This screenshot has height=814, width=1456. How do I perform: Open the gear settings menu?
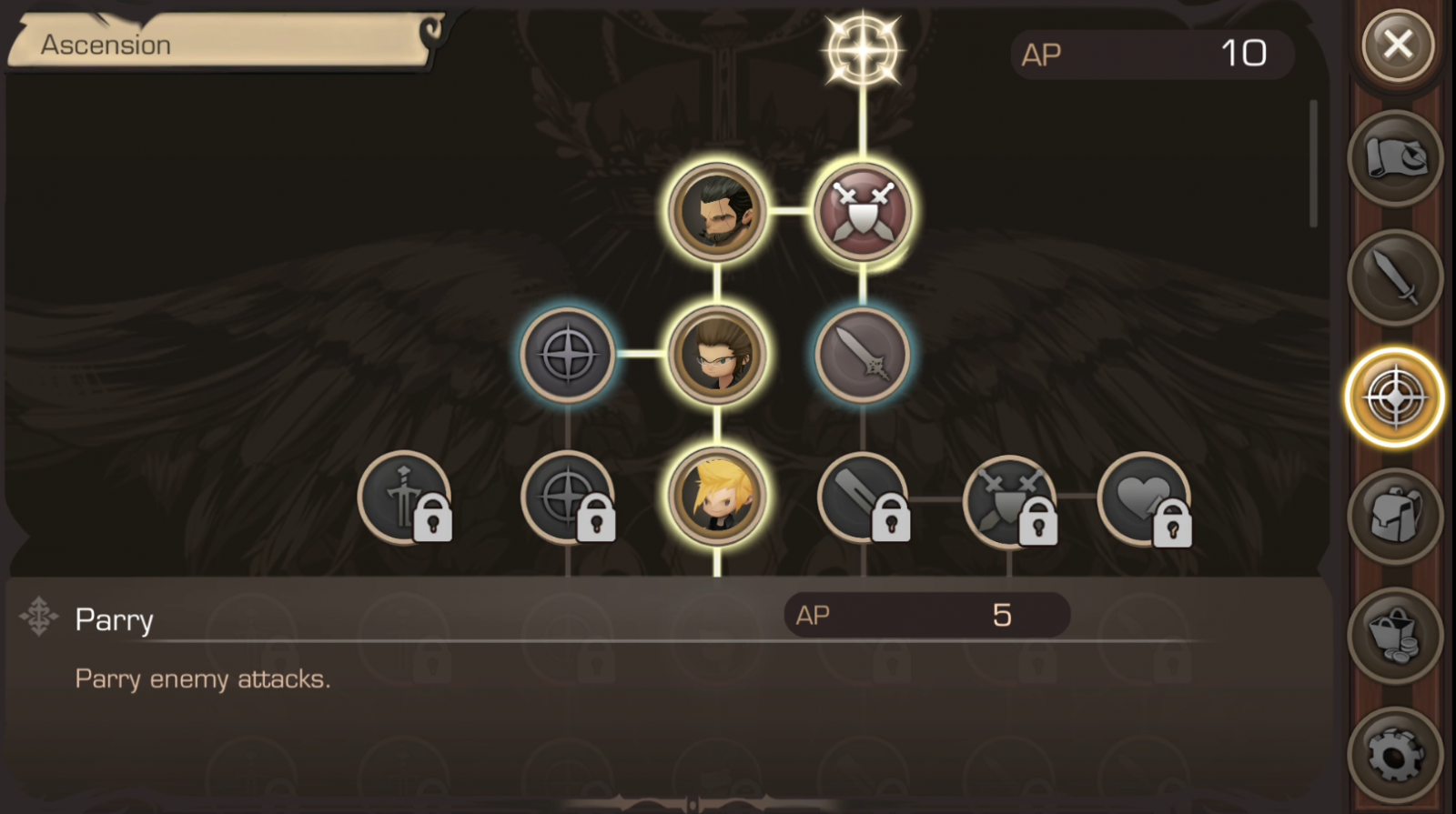pyautogui.click(x=1395, y=754)
